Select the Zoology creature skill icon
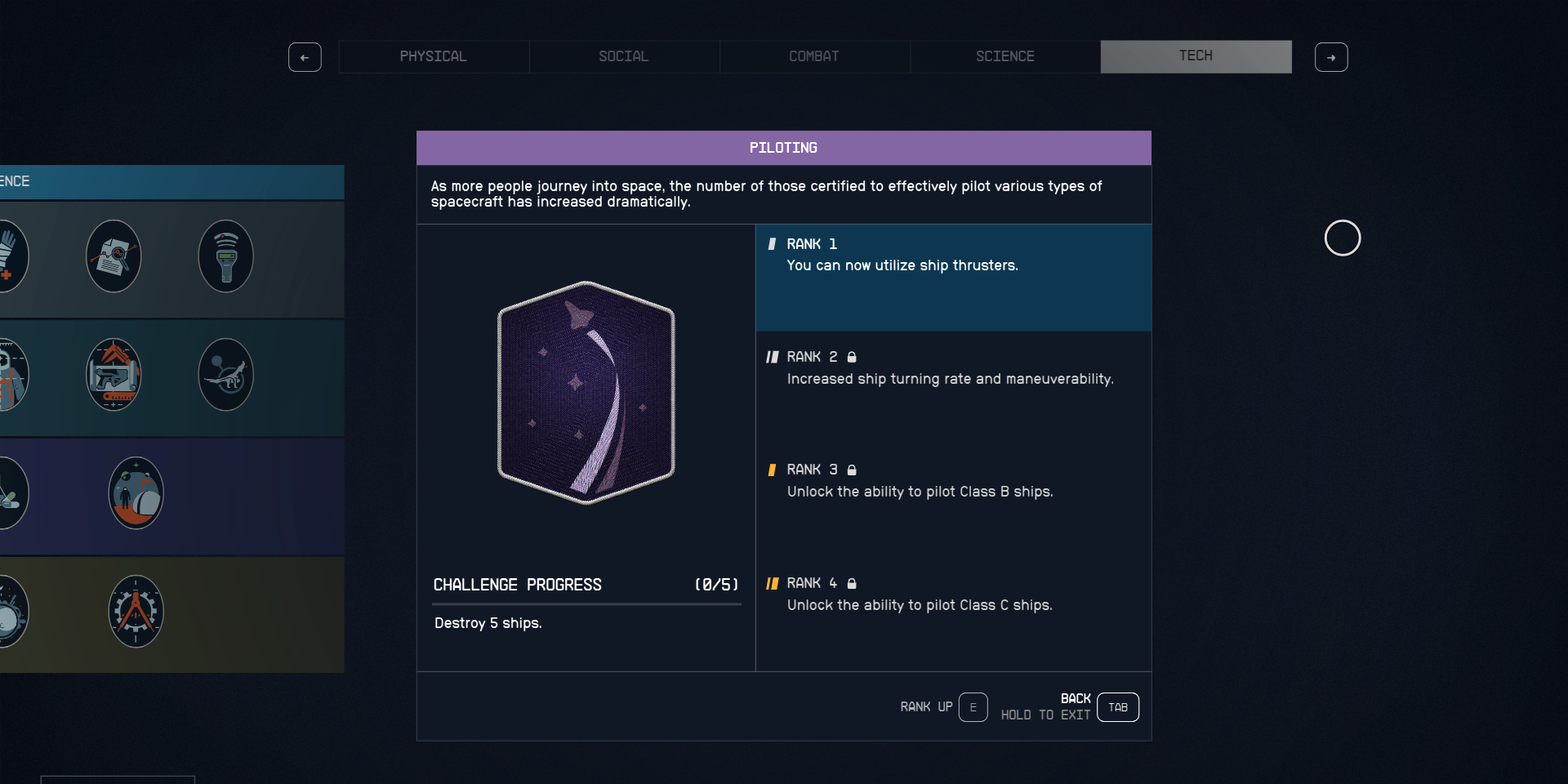The image size is (1568, 784). pyautogui.click(x=225, y=374)
